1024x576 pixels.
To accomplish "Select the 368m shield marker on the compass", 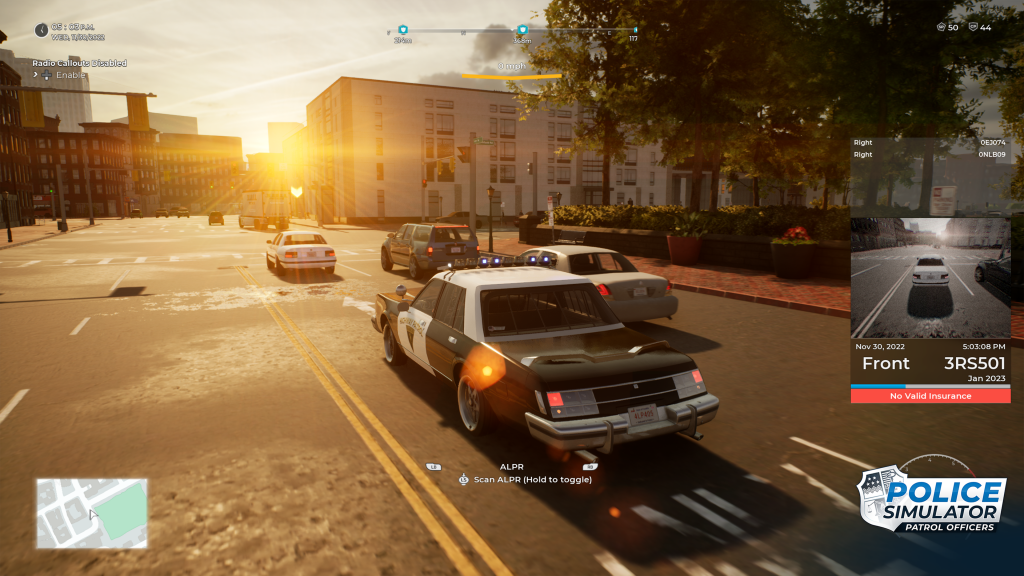I will point(522,31).
